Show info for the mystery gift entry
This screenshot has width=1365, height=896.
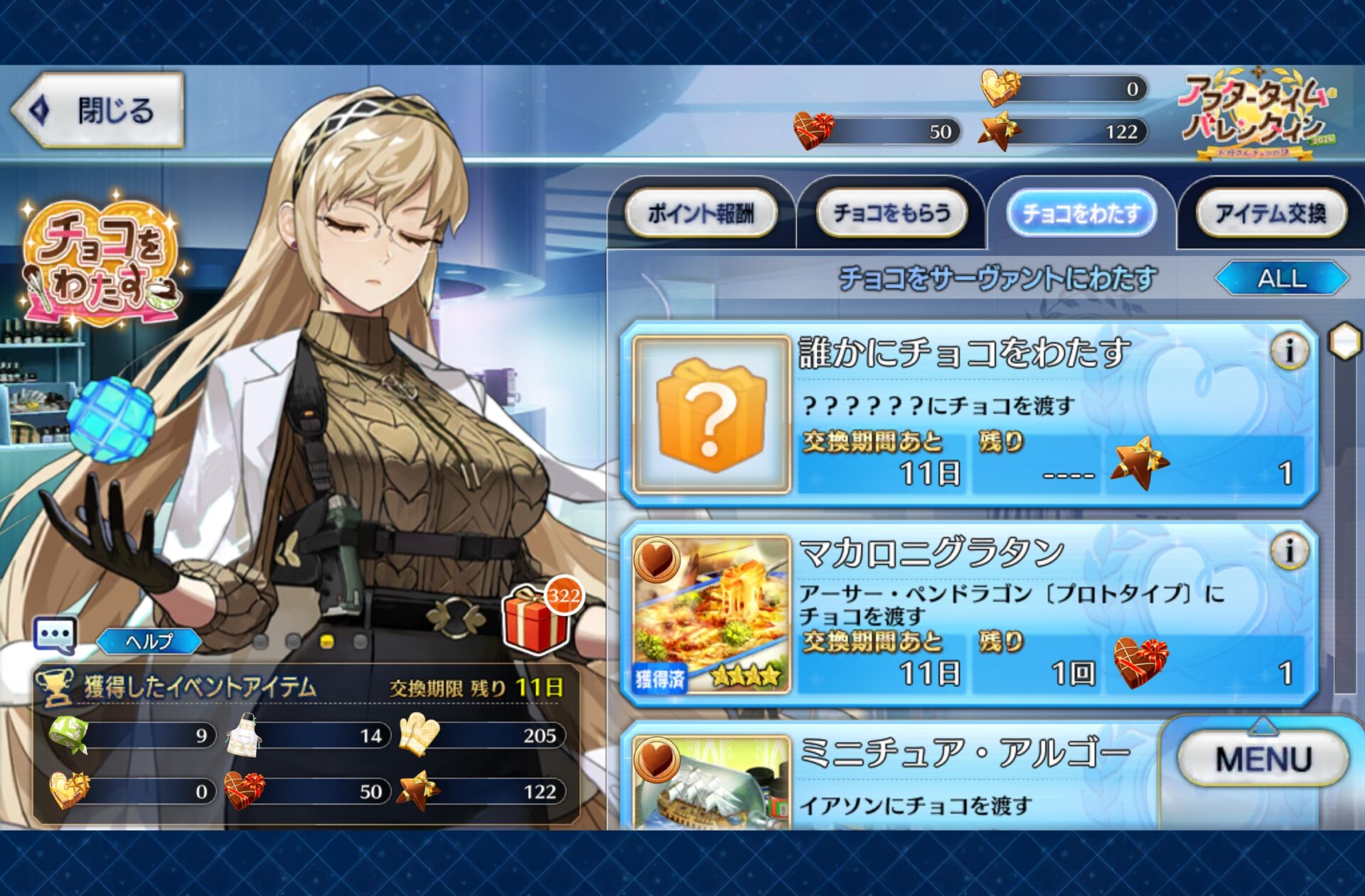pyautogui.click(x=1289, y=350)
